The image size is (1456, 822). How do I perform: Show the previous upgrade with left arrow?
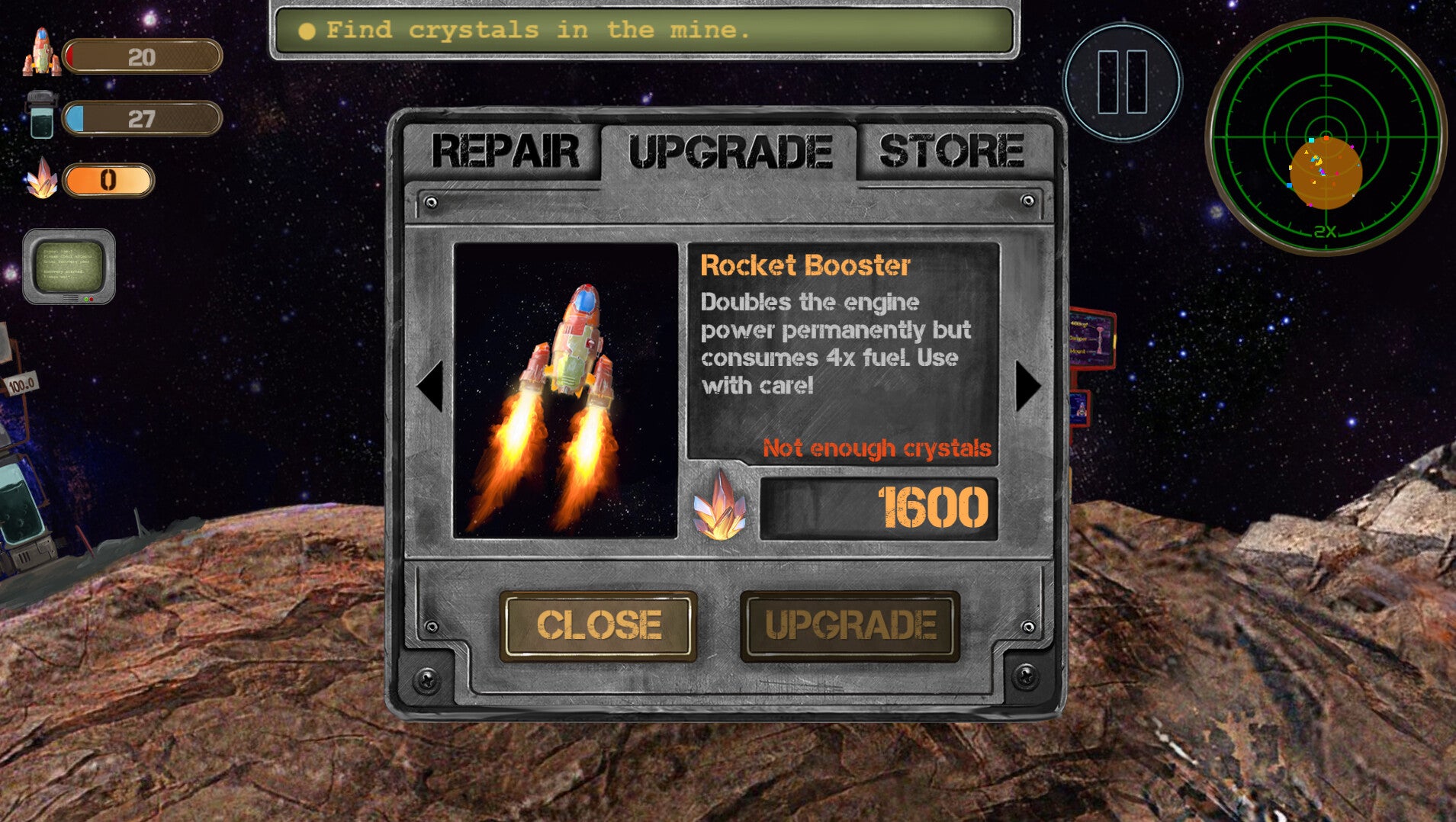(x=431, y=387)
